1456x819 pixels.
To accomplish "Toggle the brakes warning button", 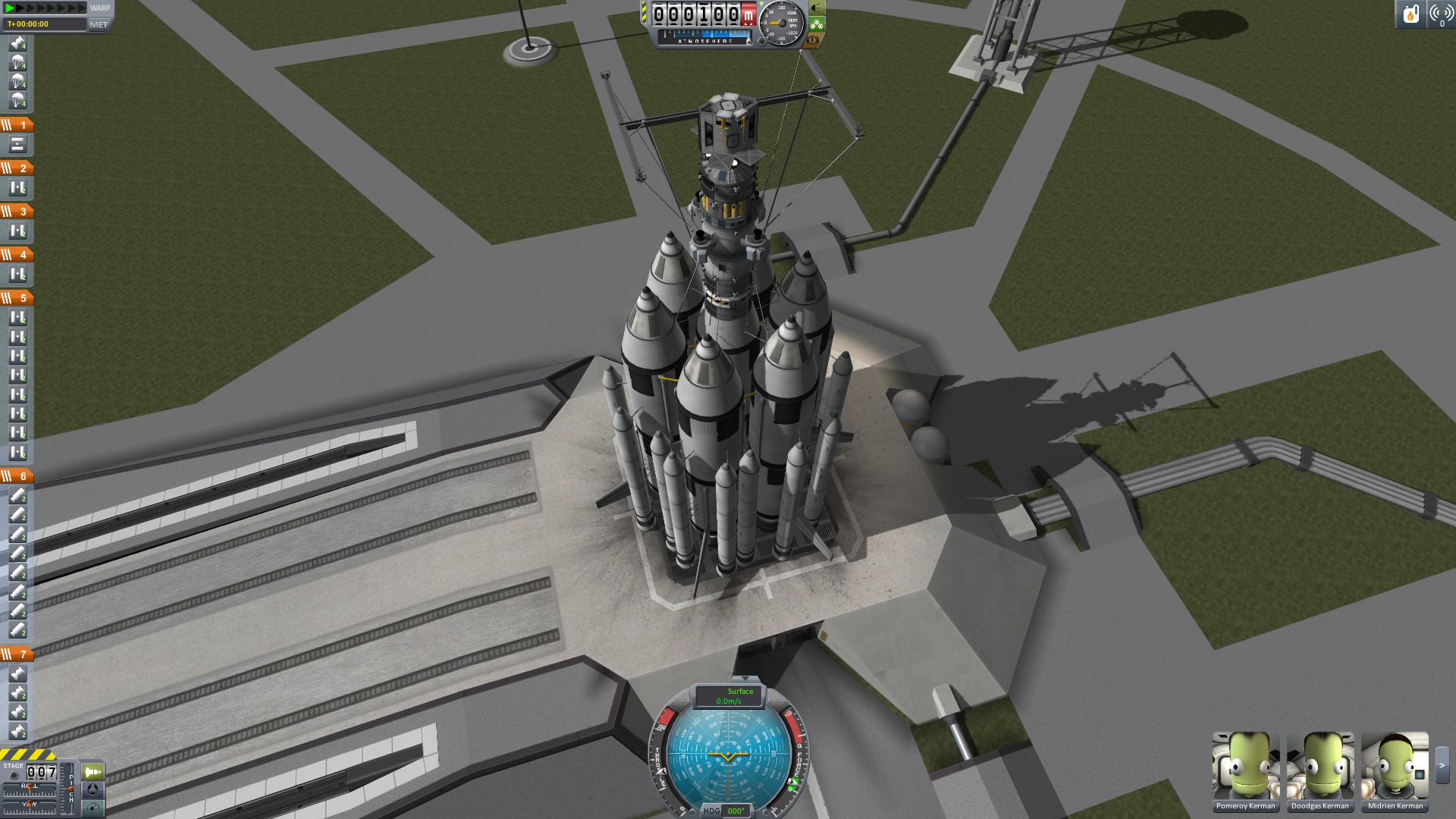I will coord(814,40).
